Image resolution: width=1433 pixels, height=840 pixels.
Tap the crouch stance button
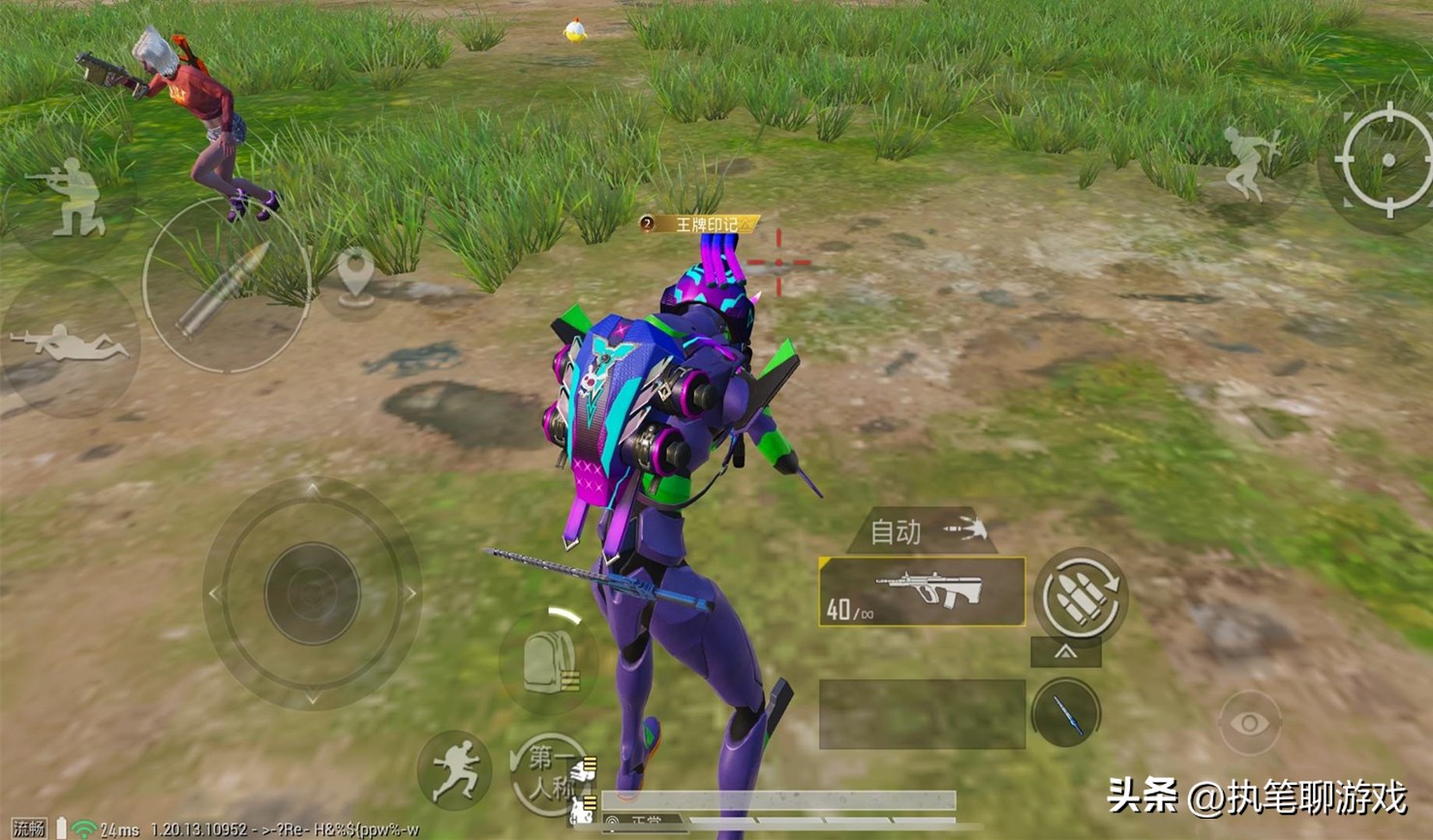(x=68, y=200)
